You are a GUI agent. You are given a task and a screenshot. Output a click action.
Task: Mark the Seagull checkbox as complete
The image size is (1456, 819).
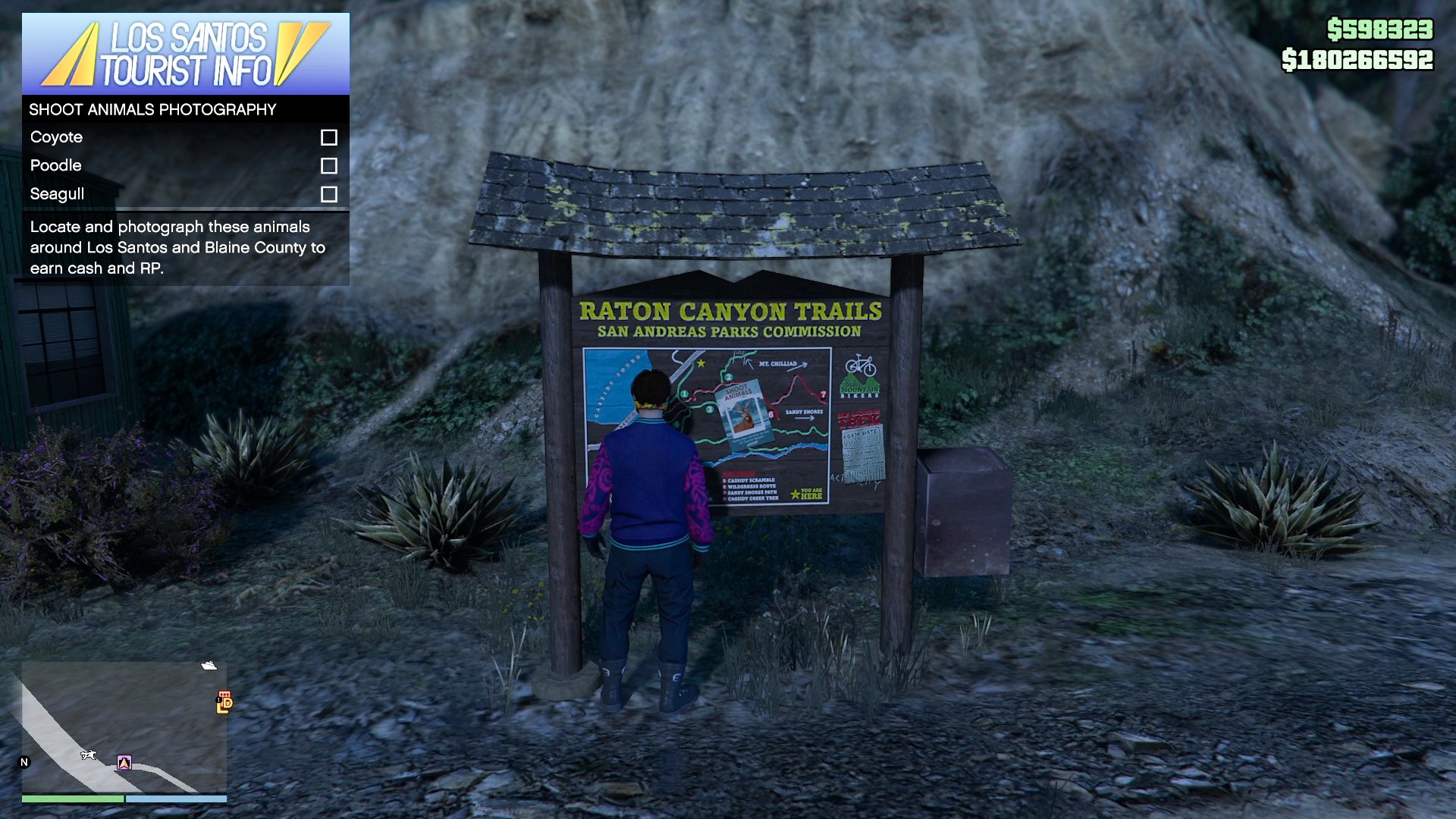coord(329,194)
